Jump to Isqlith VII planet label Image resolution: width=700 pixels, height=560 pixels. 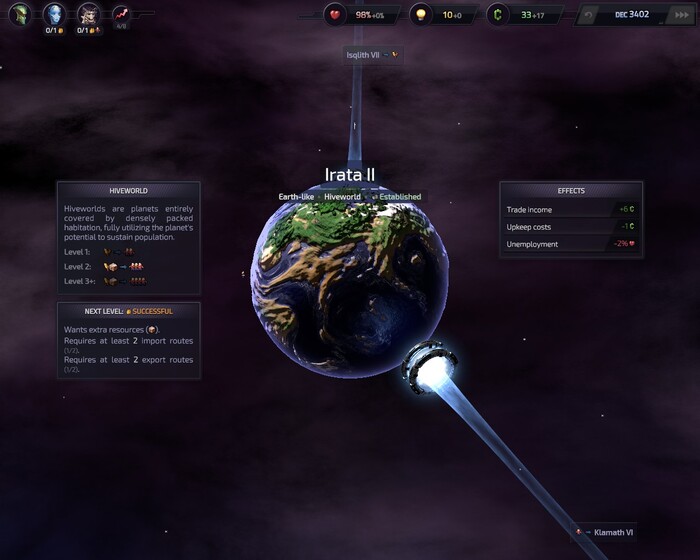[x=365, y=55]
